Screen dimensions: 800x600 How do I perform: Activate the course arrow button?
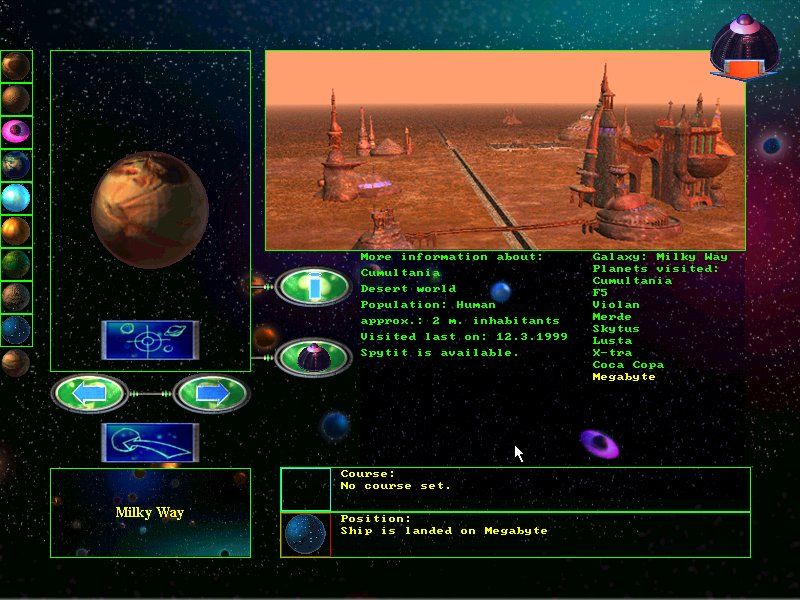149,443
